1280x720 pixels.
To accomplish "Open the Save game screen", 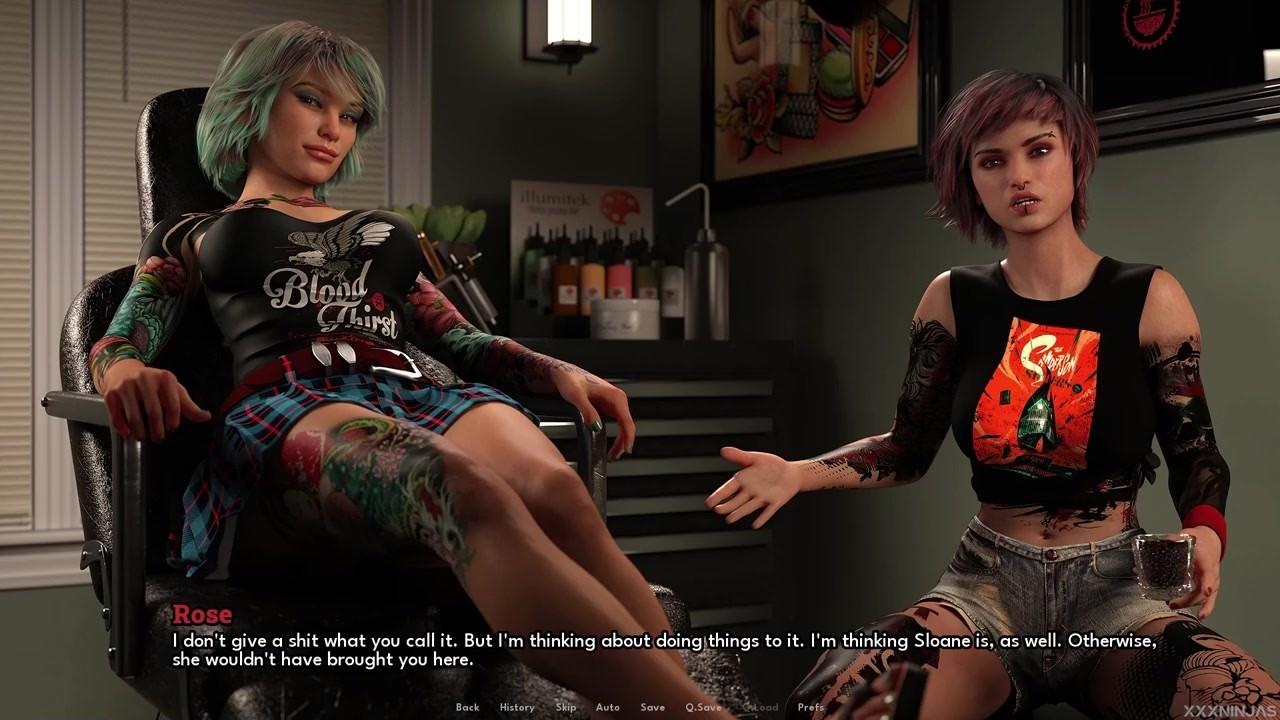I will point(652,707).
